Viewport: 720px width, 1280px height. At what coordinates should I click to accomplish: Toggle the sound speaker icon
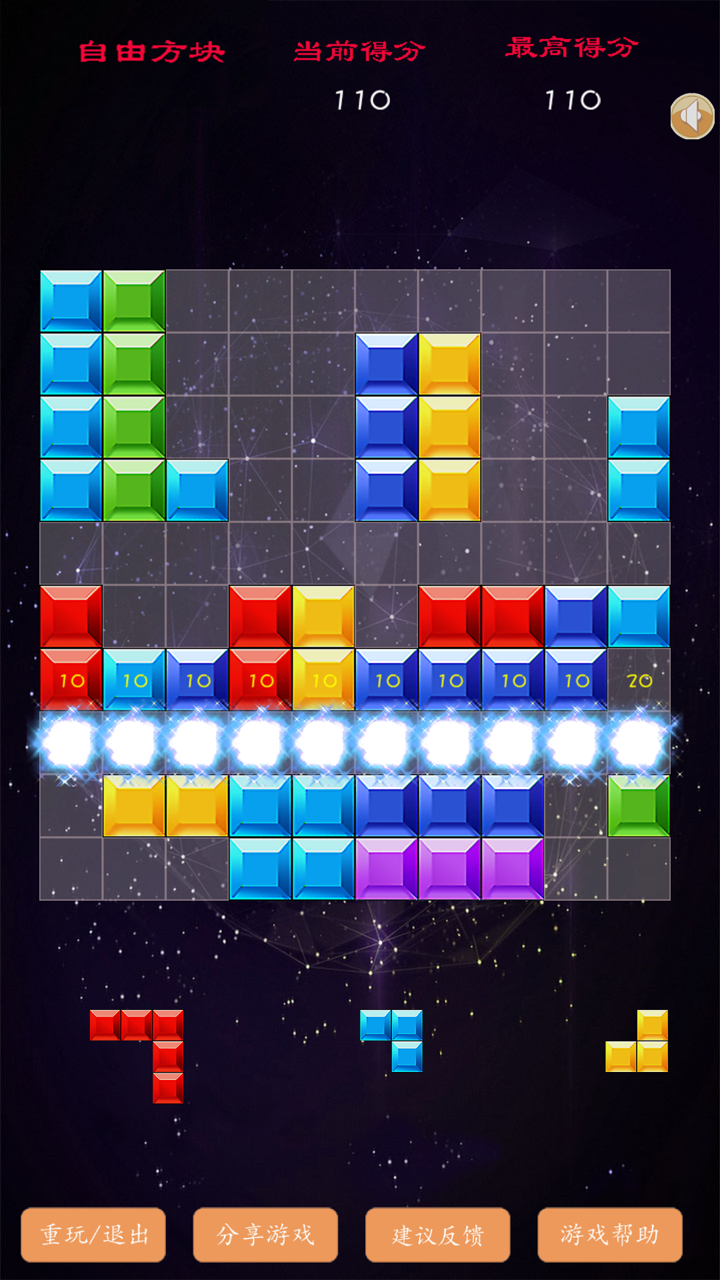692,117
